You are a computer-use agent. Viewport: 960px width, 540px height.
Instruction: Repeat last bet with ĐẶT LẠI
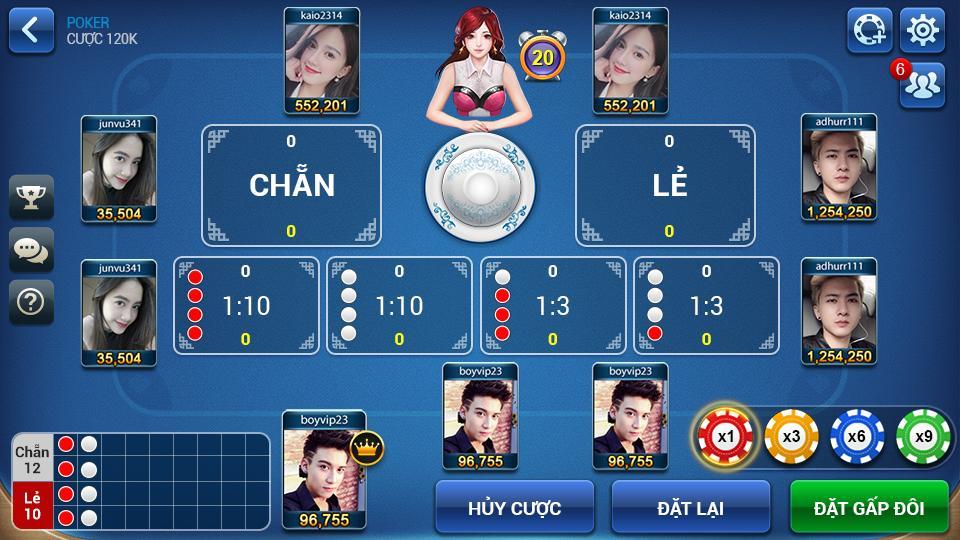[x=690, y=507]
